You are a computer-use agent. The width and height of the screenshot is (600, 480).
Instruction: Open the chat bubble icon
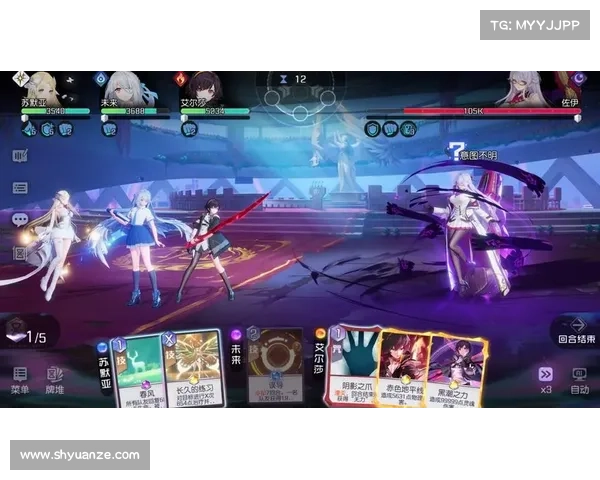20,219
